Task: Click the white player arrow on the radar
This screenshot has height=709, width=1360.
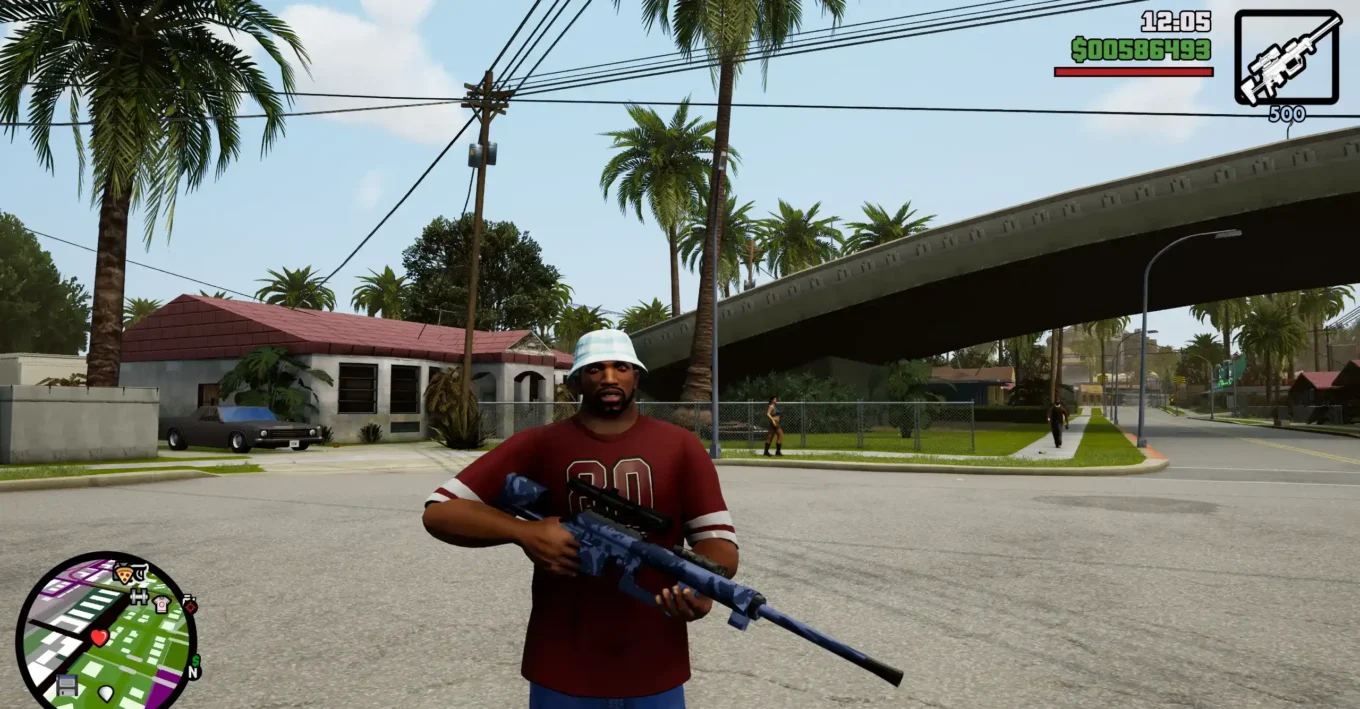Action: point(106,692)
